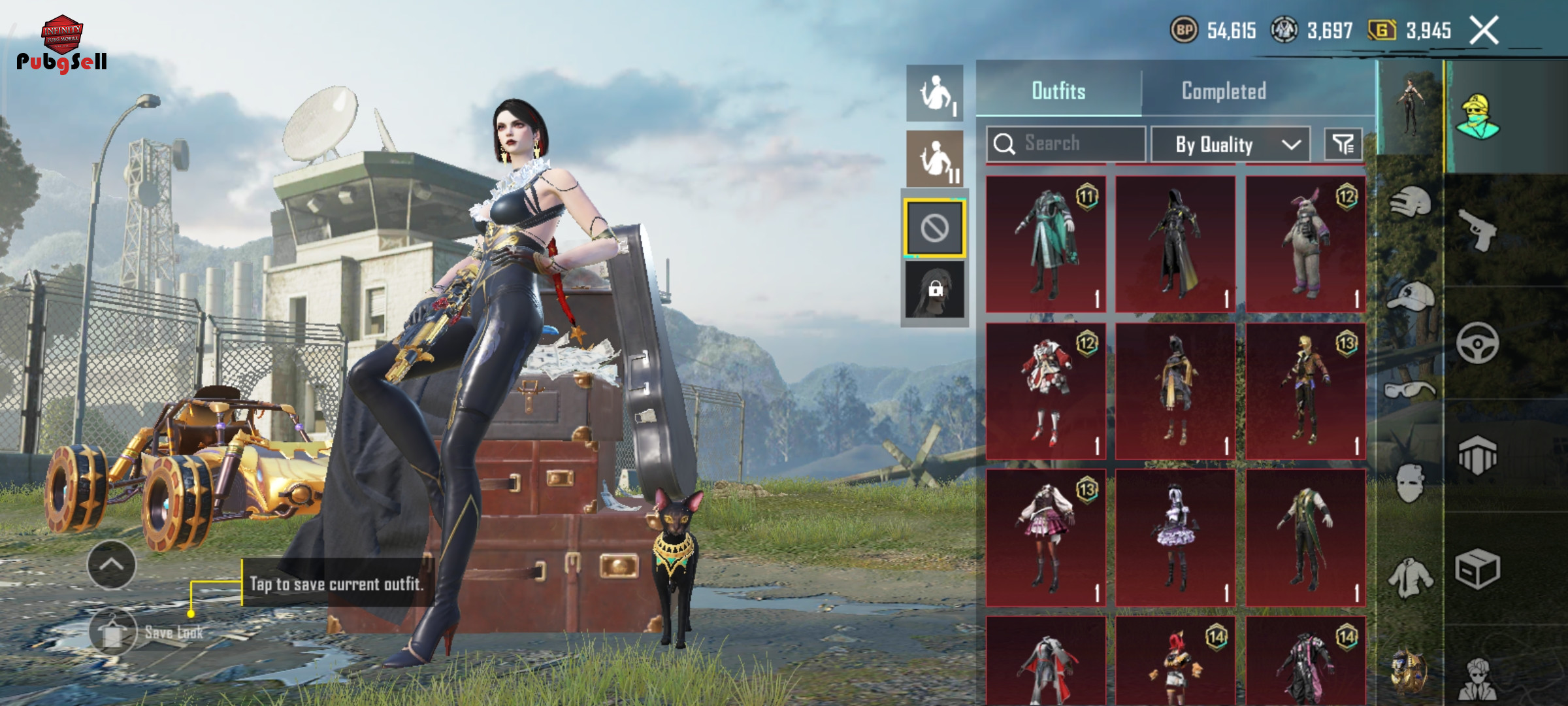1568x706 pixels.
Task: Choose the pink bunny costume outfit
Action: [1305, 244]
